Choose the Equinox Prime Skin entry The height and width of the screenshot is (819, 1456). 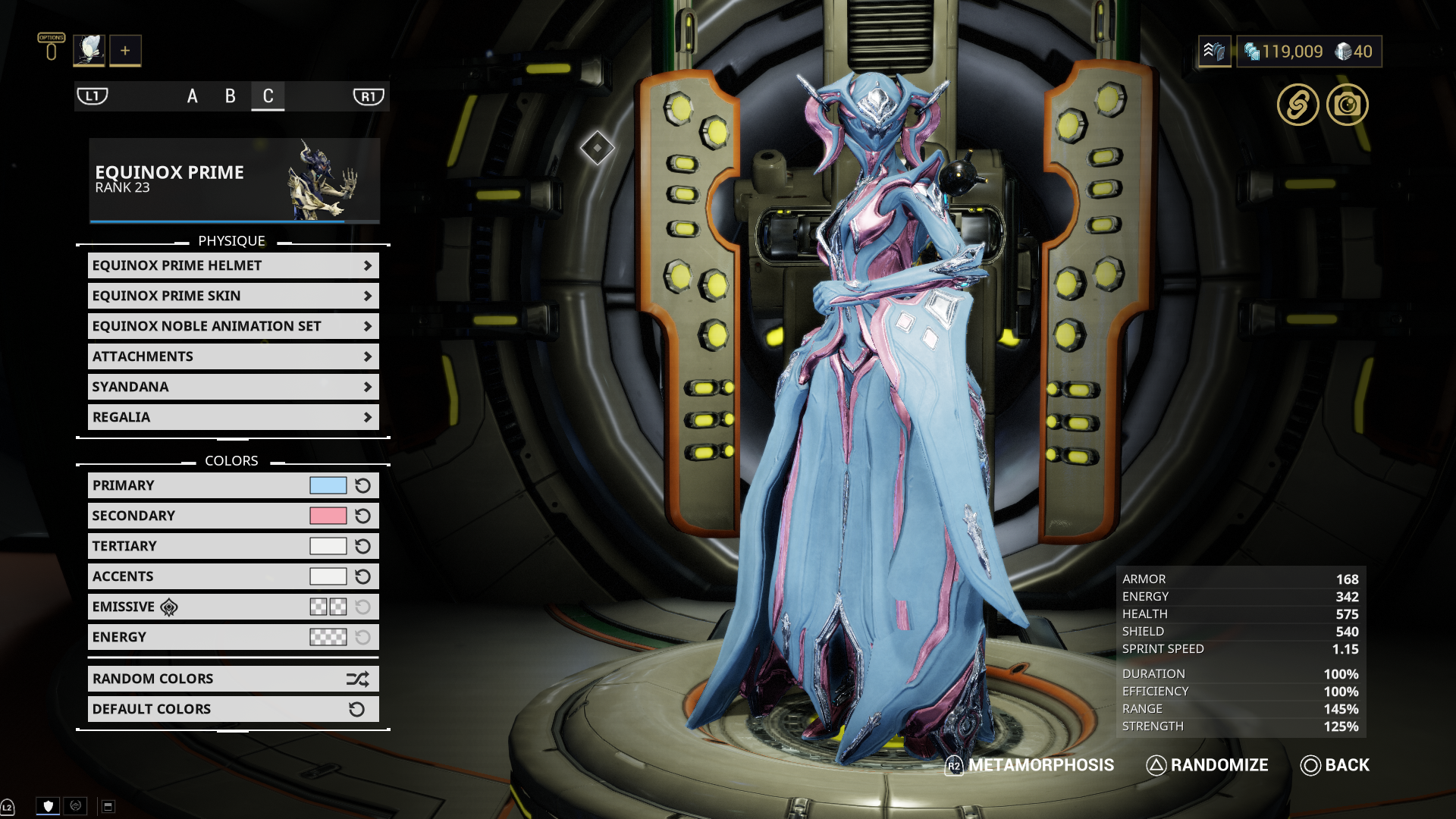233,296
